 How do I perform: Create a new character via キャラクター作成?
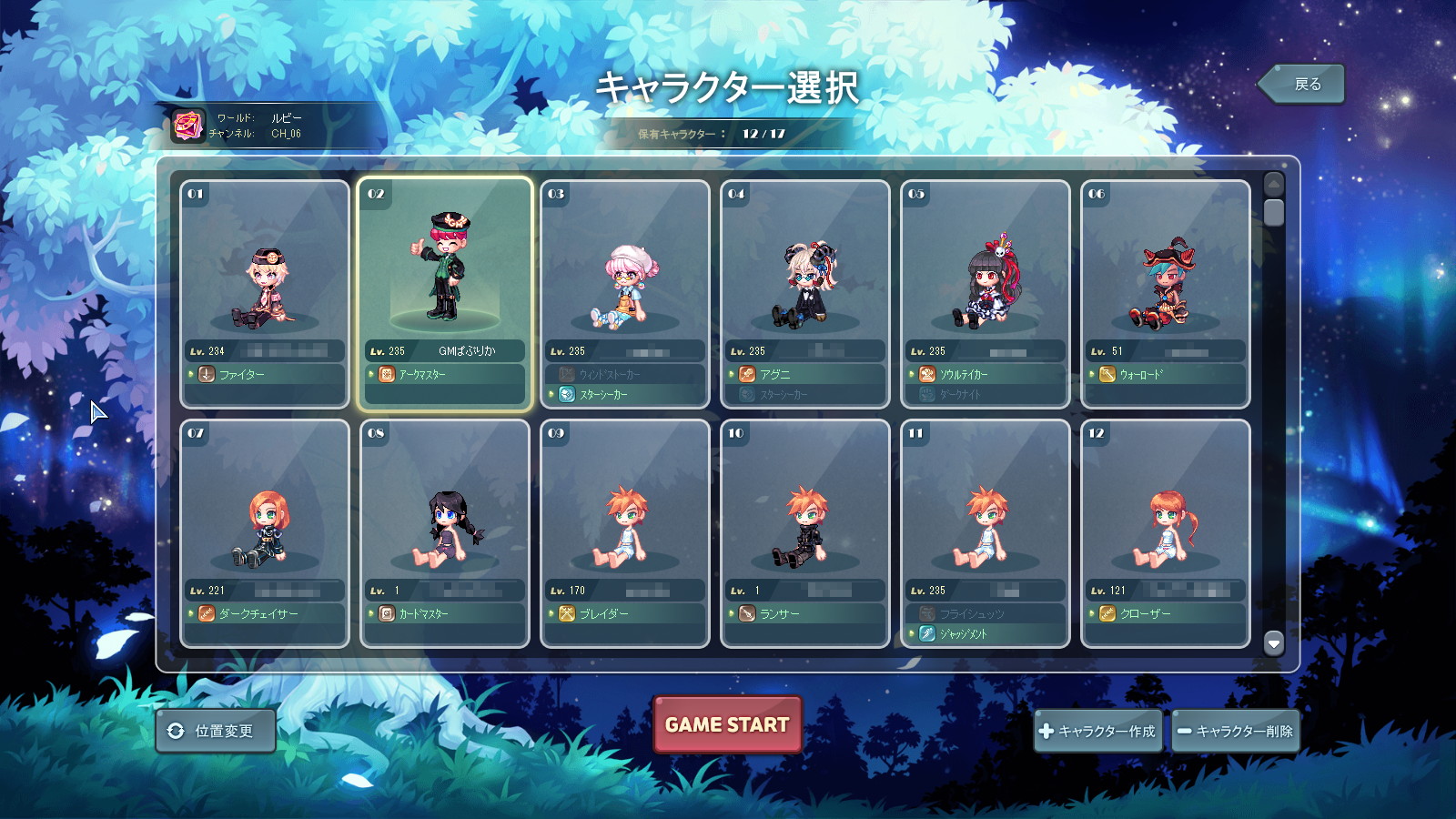tap(1097, 731)
